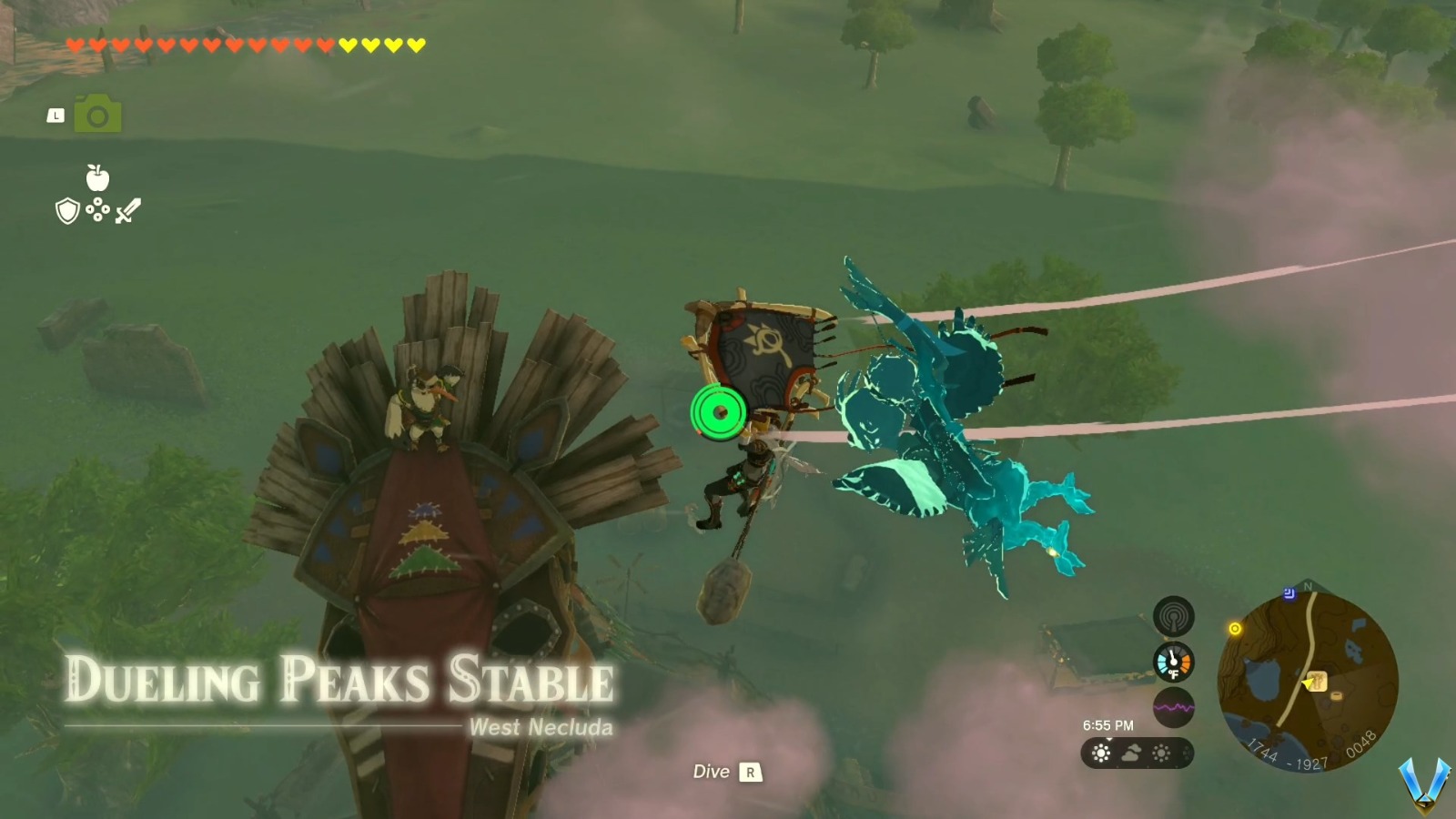
Task: Click the yellow shrine marker on minimap
Action: coord(1238,628)
